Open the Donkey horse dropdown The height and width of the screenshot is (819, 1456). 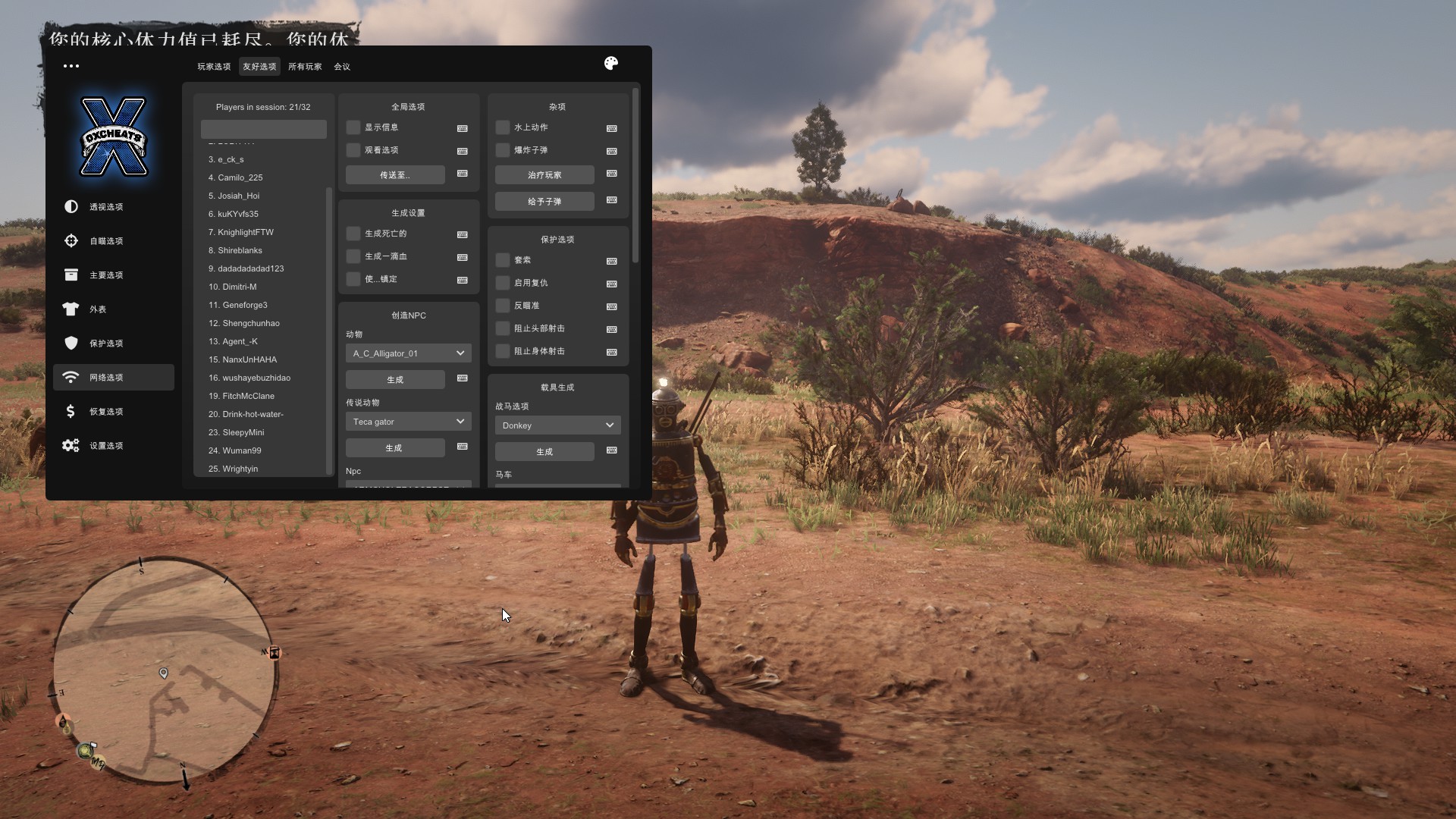[557, 425]
